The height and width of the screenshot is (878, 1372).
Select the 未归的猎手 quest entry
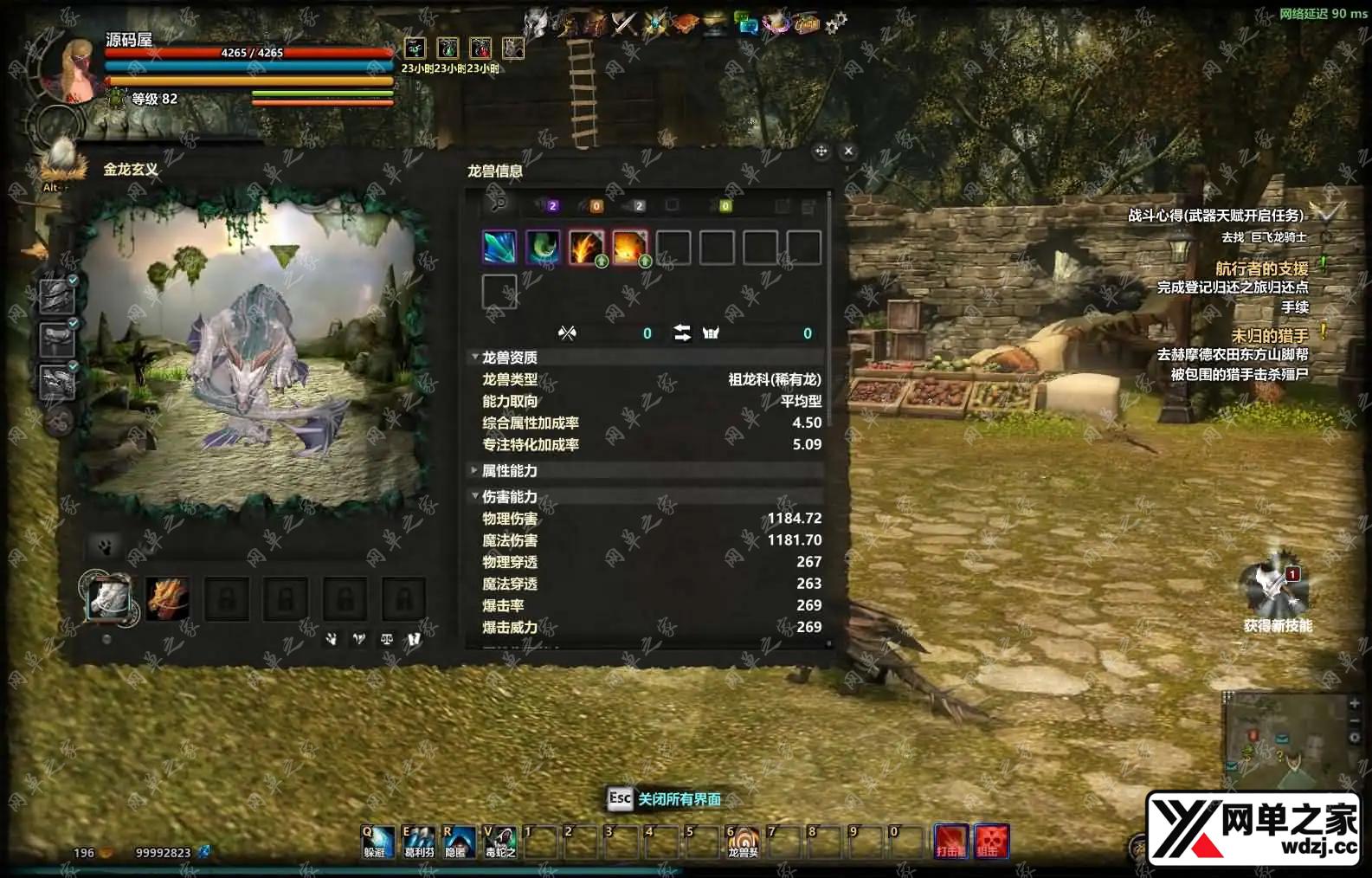(x=1269, y=335)
